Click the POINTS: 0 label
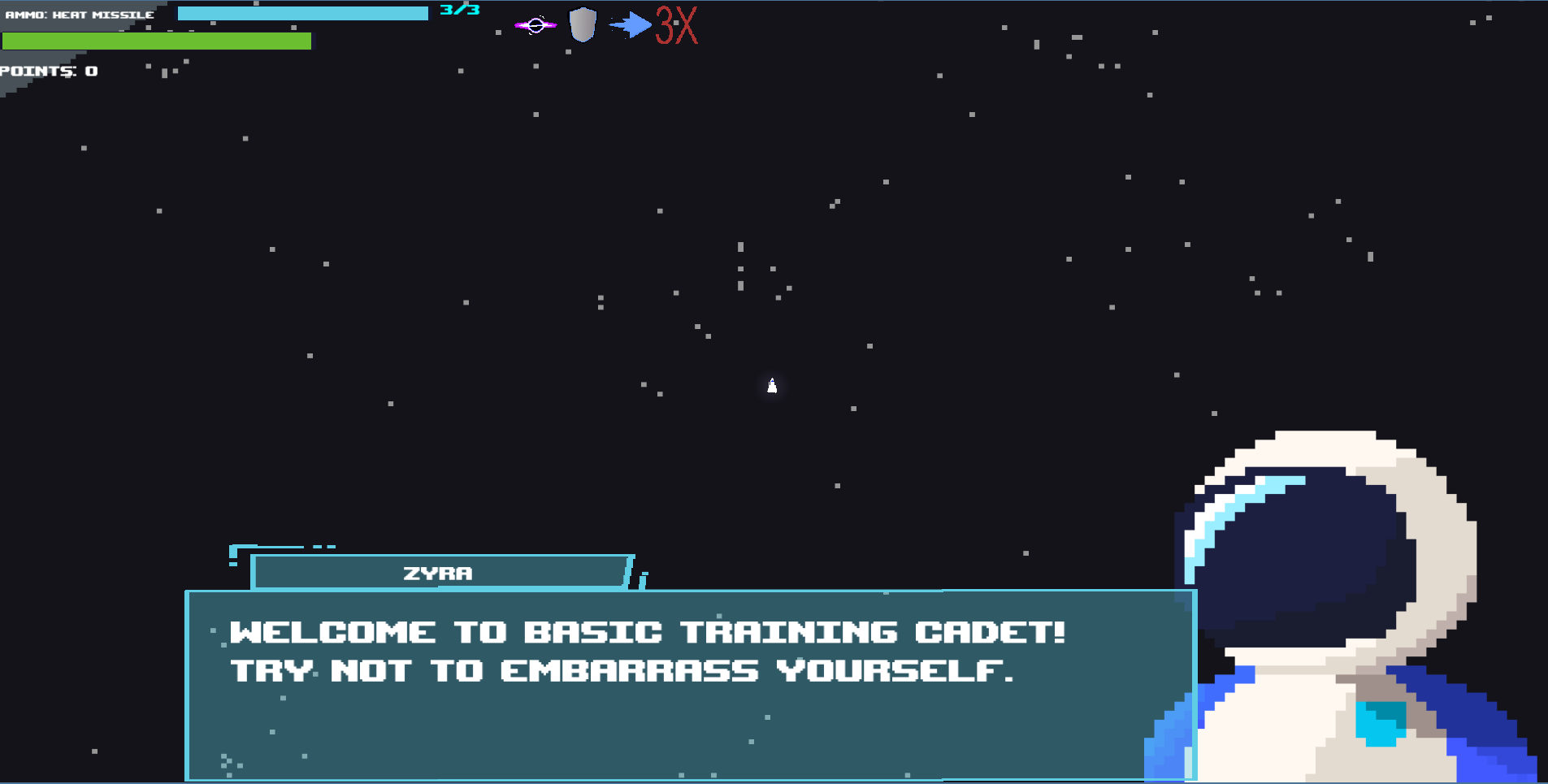1548x784 pixels. pyautogui.click(x=49, y=71)
